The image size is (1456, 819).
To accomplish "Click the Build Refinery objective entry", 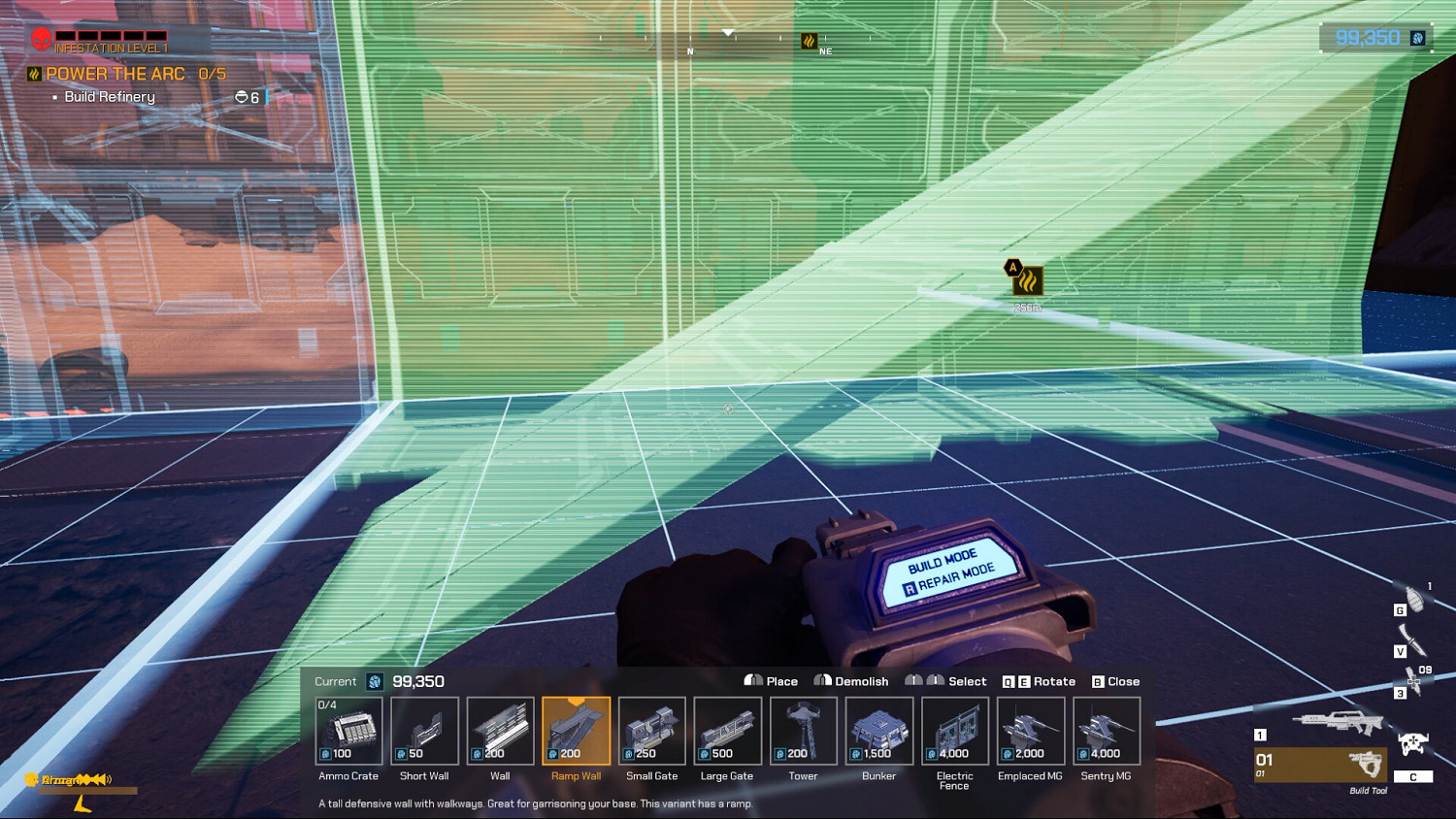I will 110,96.
